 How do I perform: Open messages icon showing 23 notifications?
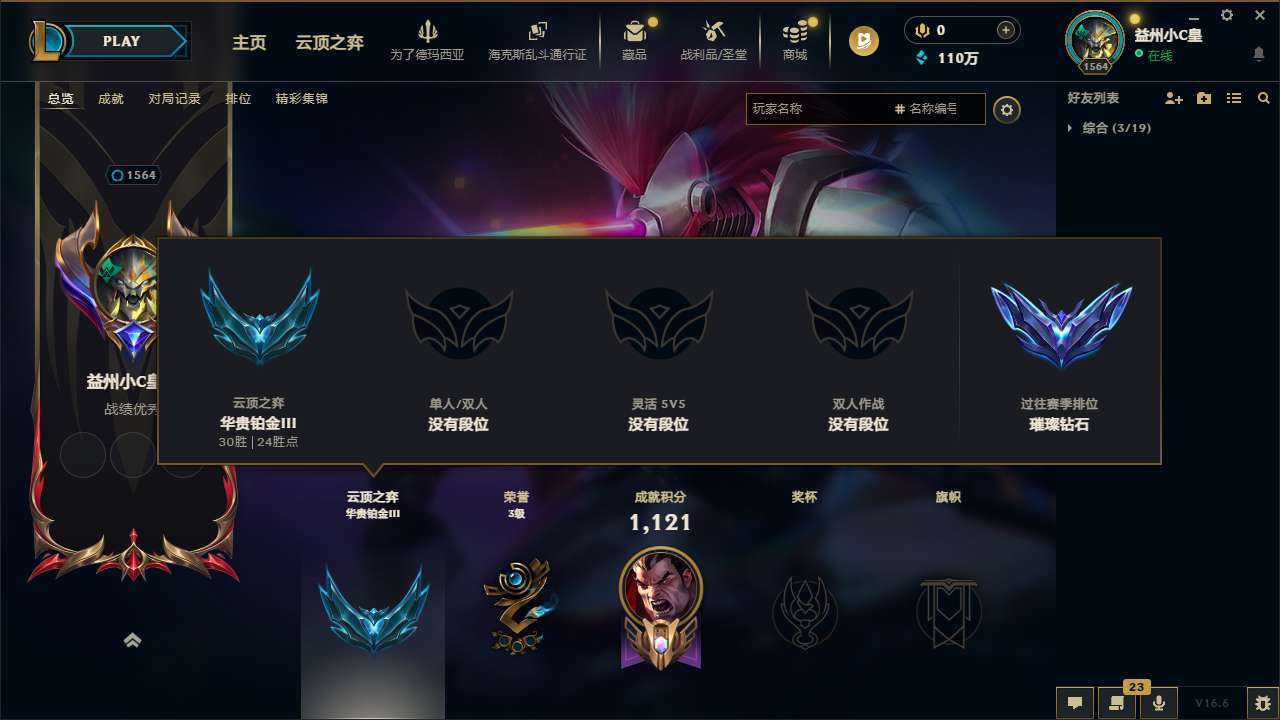(x=1115, y=703)
